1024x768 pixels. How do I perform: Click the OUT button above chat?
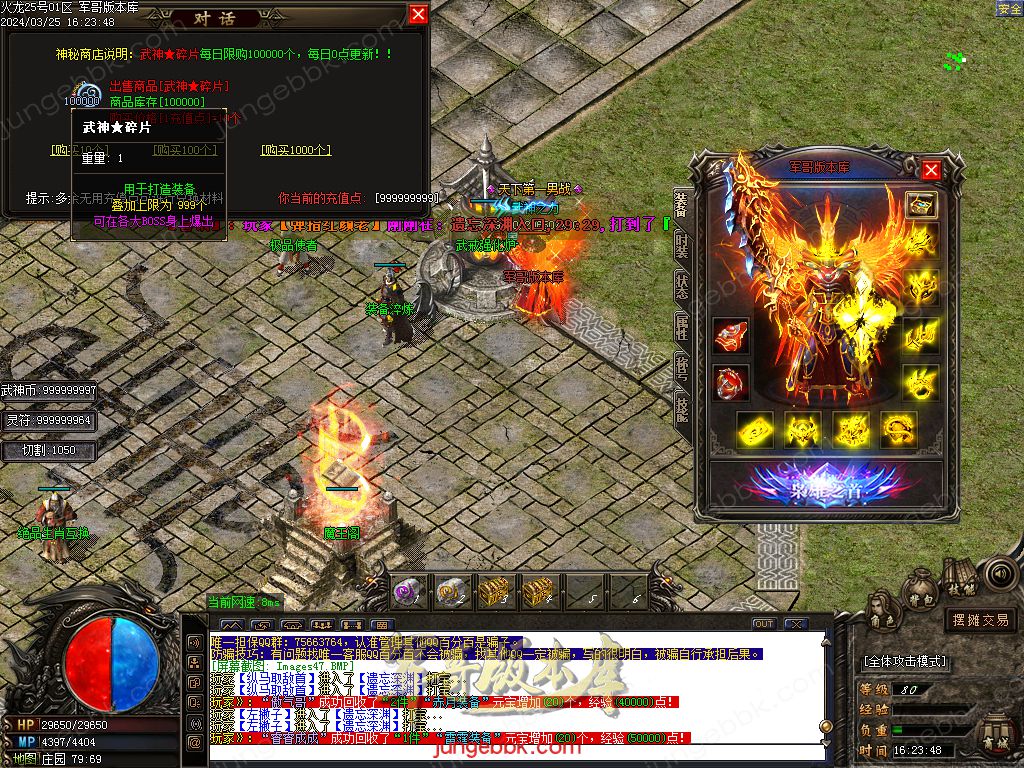(764, 623)
